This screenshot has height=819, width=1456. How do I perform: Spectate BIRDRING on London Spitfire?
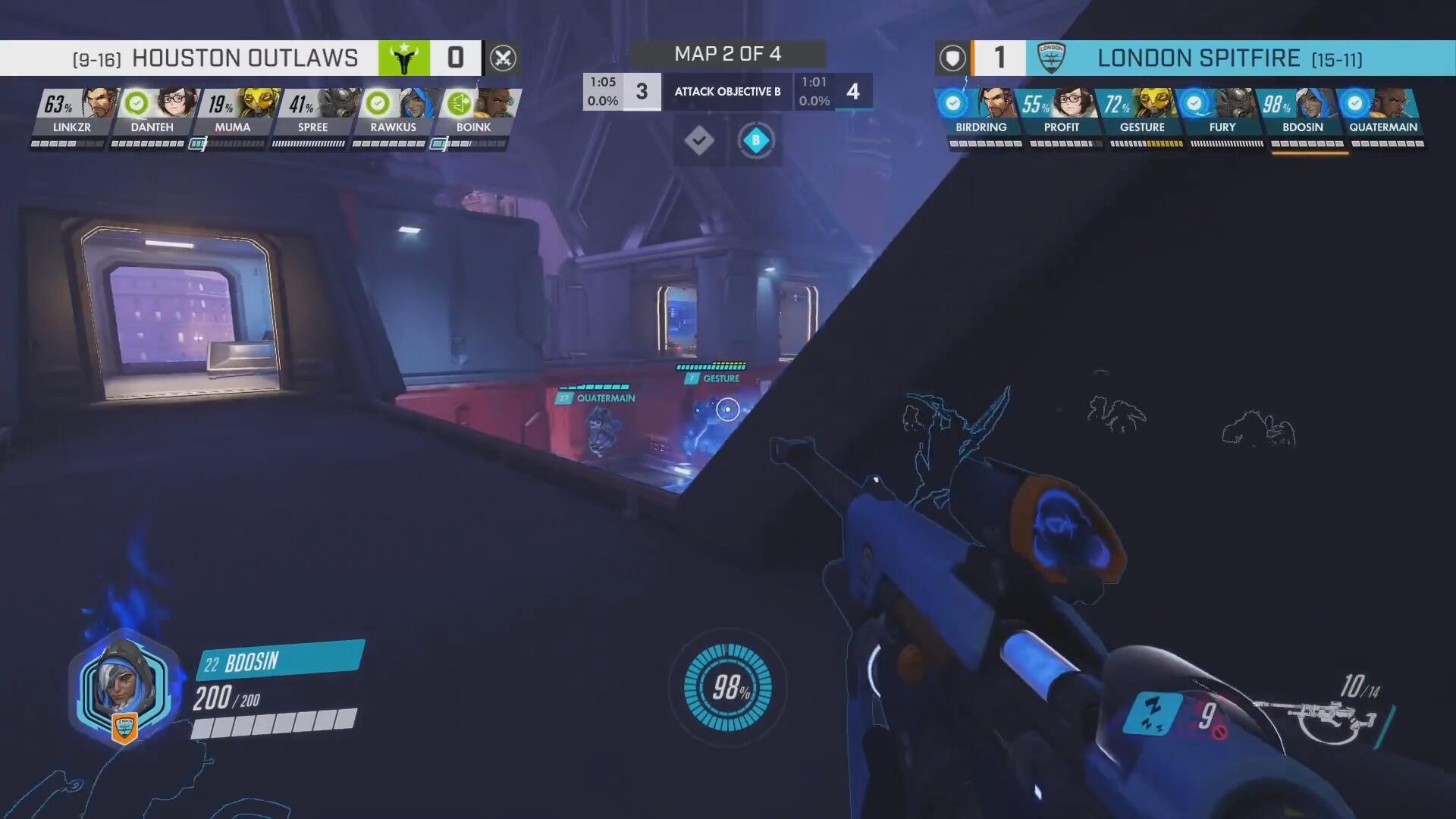pyautogui.click(x=981, y=114)
